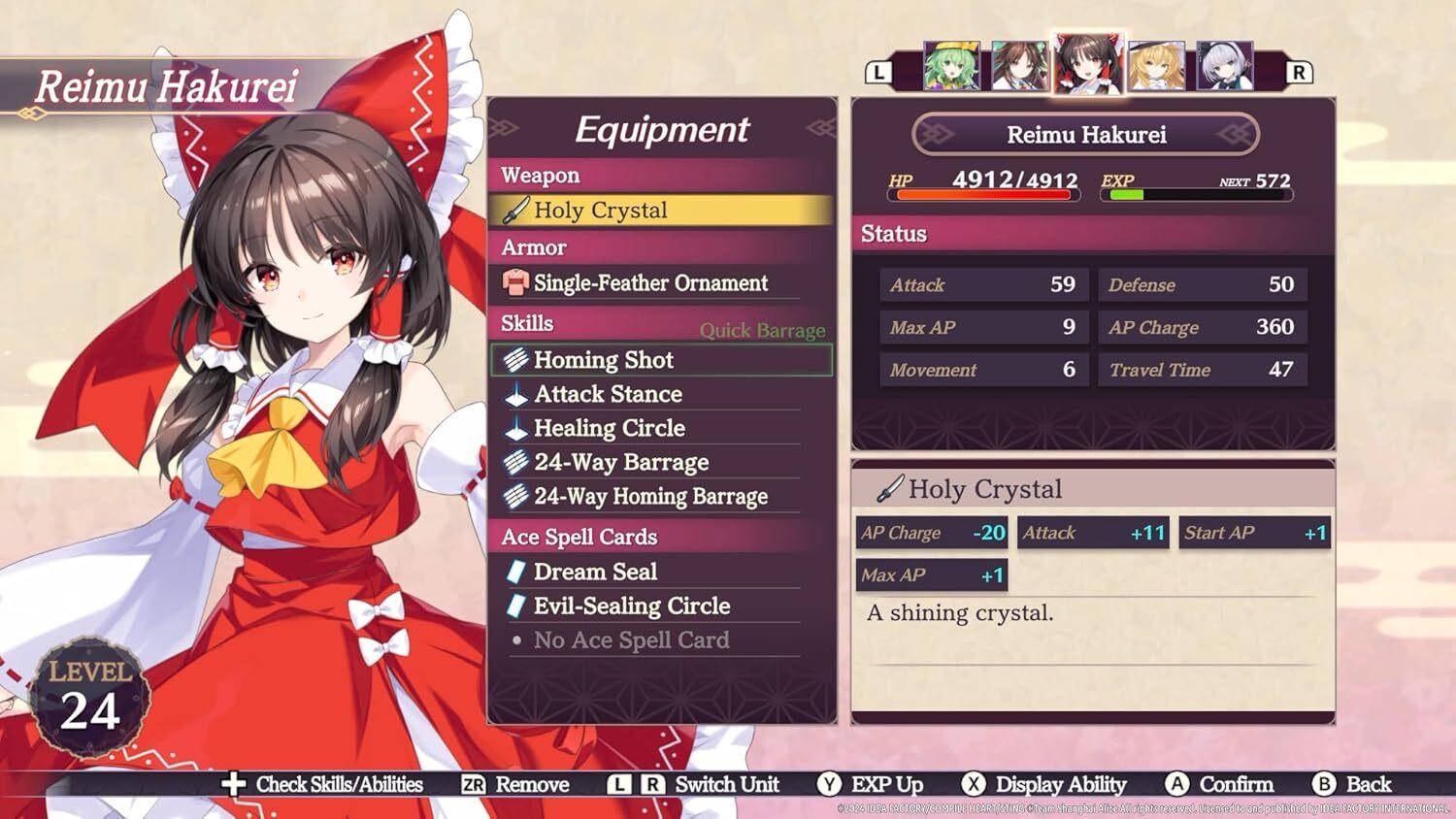Select the highlighted Reimu portrait thumbnail
The image size is (1456, 819).
click(x=1088, y=64)
